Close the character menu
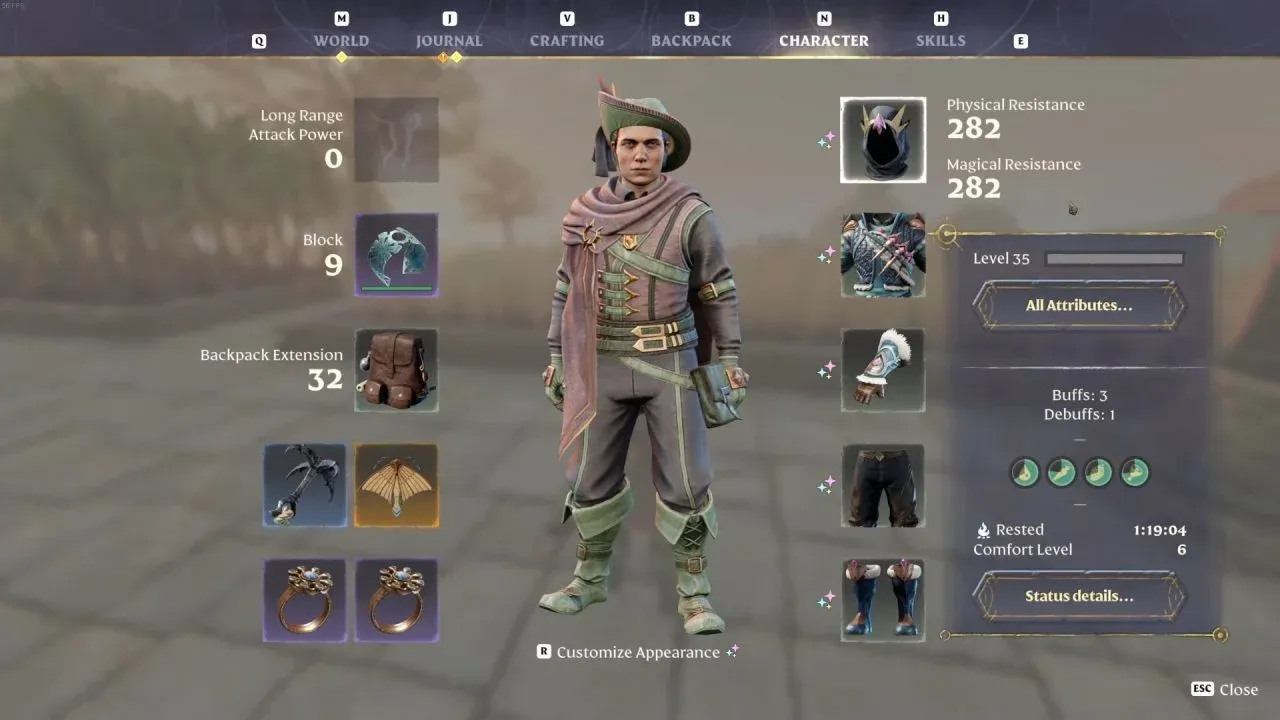 point(1225,689)
